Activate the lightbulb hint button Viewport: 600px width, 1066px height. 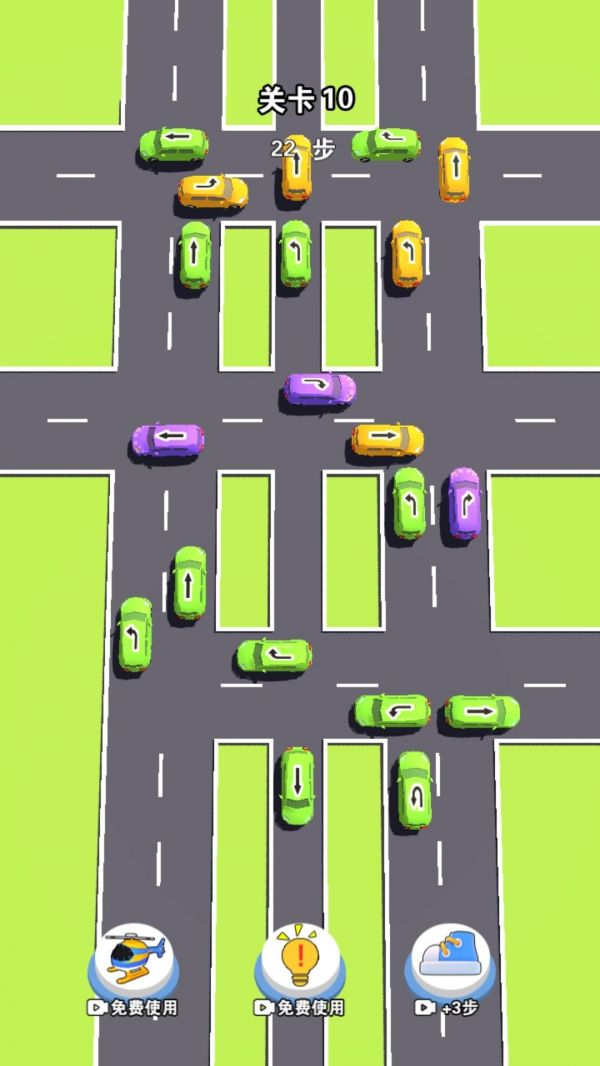click(299, 958)
